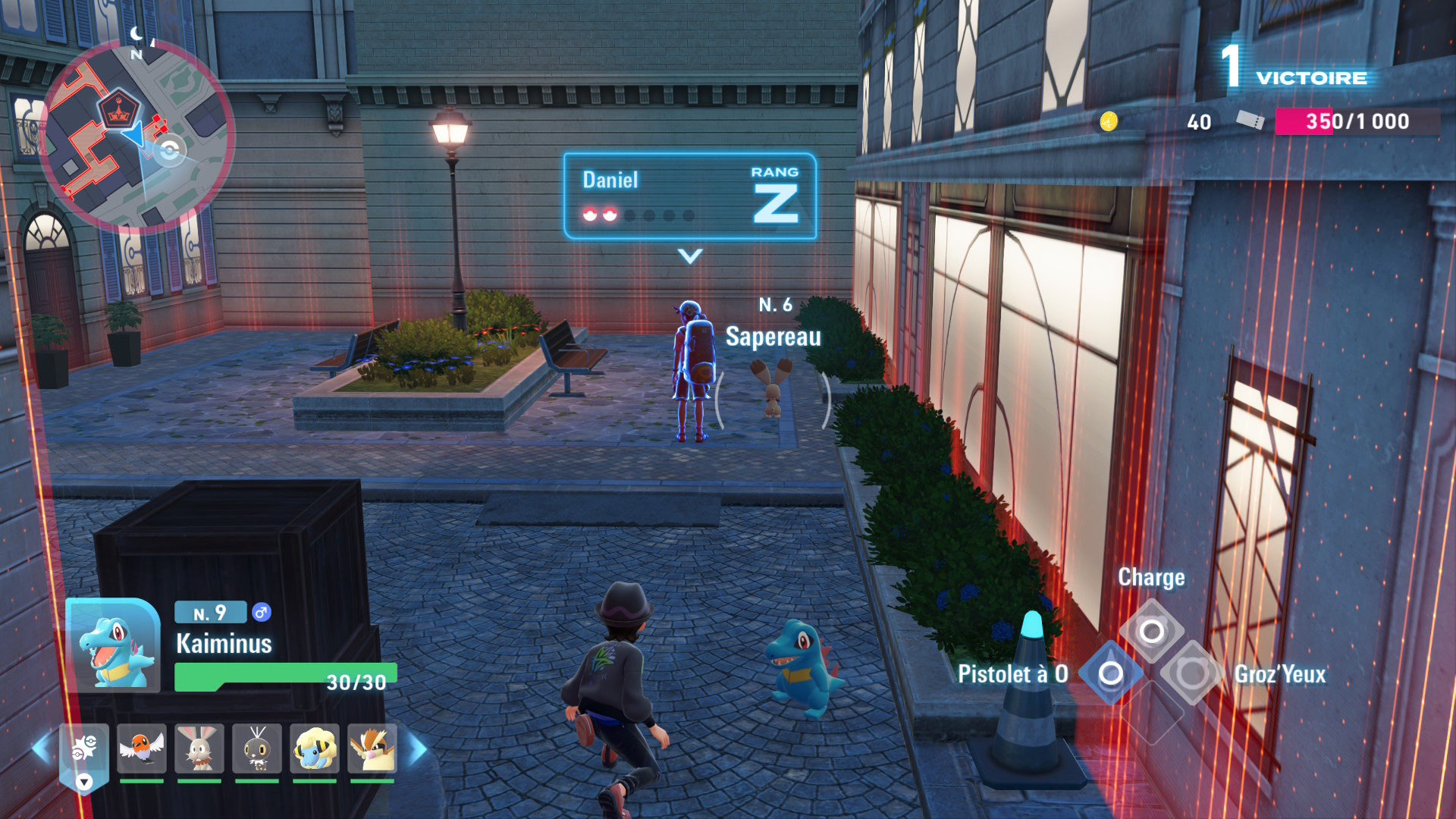Viewport: 1456px width, 819px height.
Task: Open the circular minimap
Action: coord(136,136)
